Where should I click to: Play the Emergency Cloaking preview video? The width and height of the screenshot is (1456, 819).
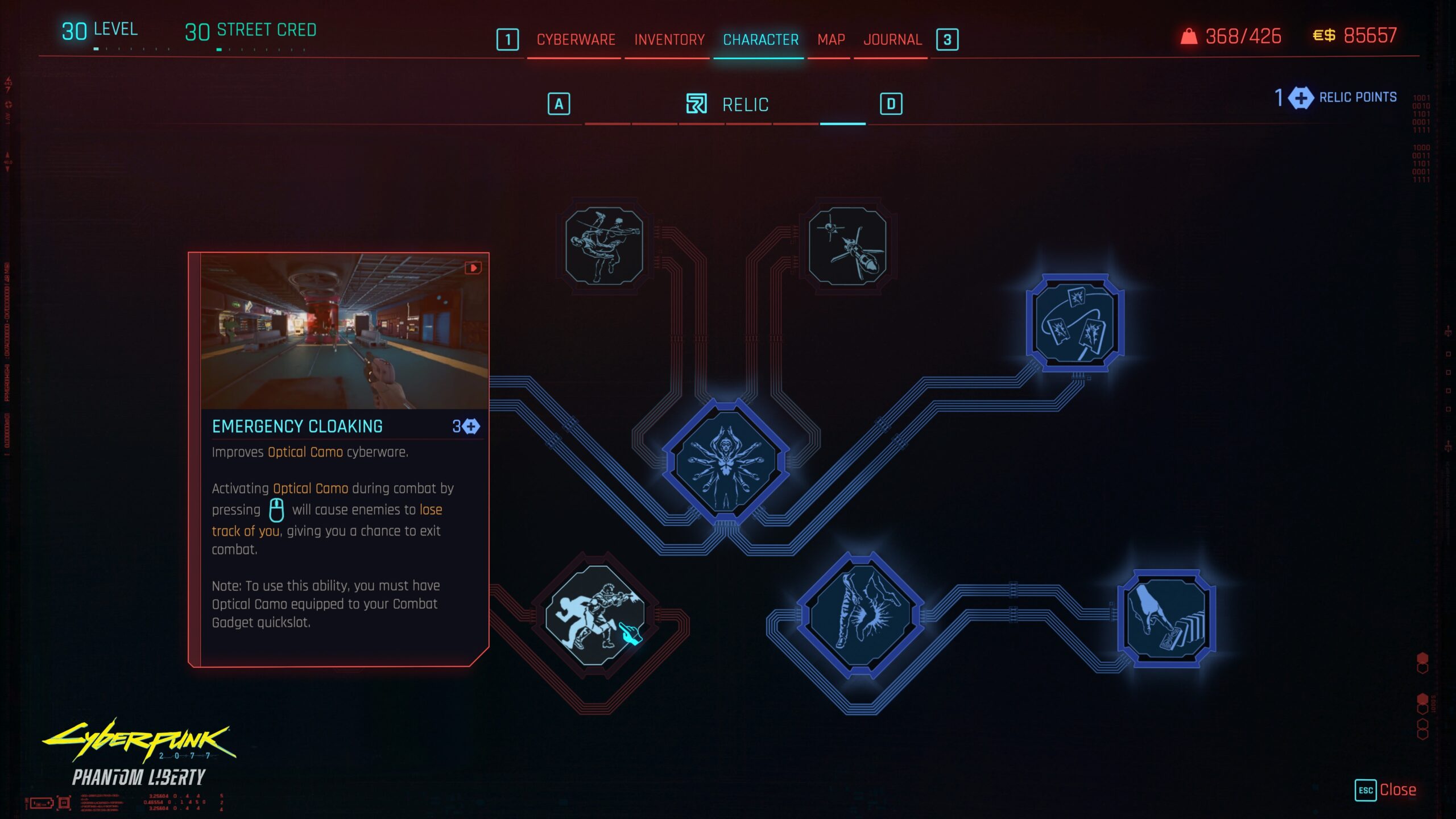[473, 268]
